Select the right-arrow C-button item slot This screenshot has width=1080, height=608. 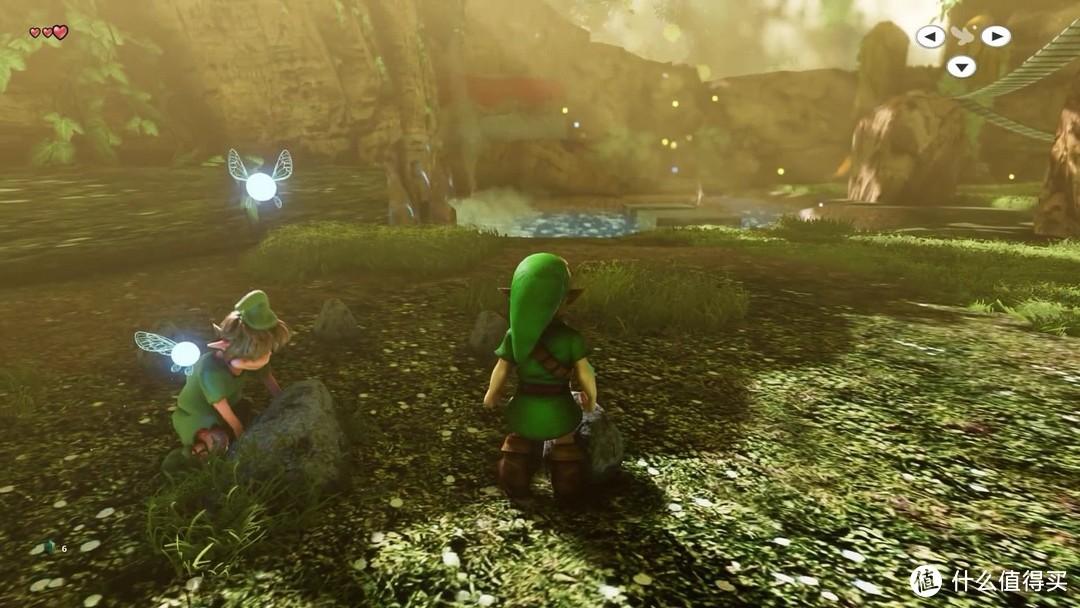point(995,37)
